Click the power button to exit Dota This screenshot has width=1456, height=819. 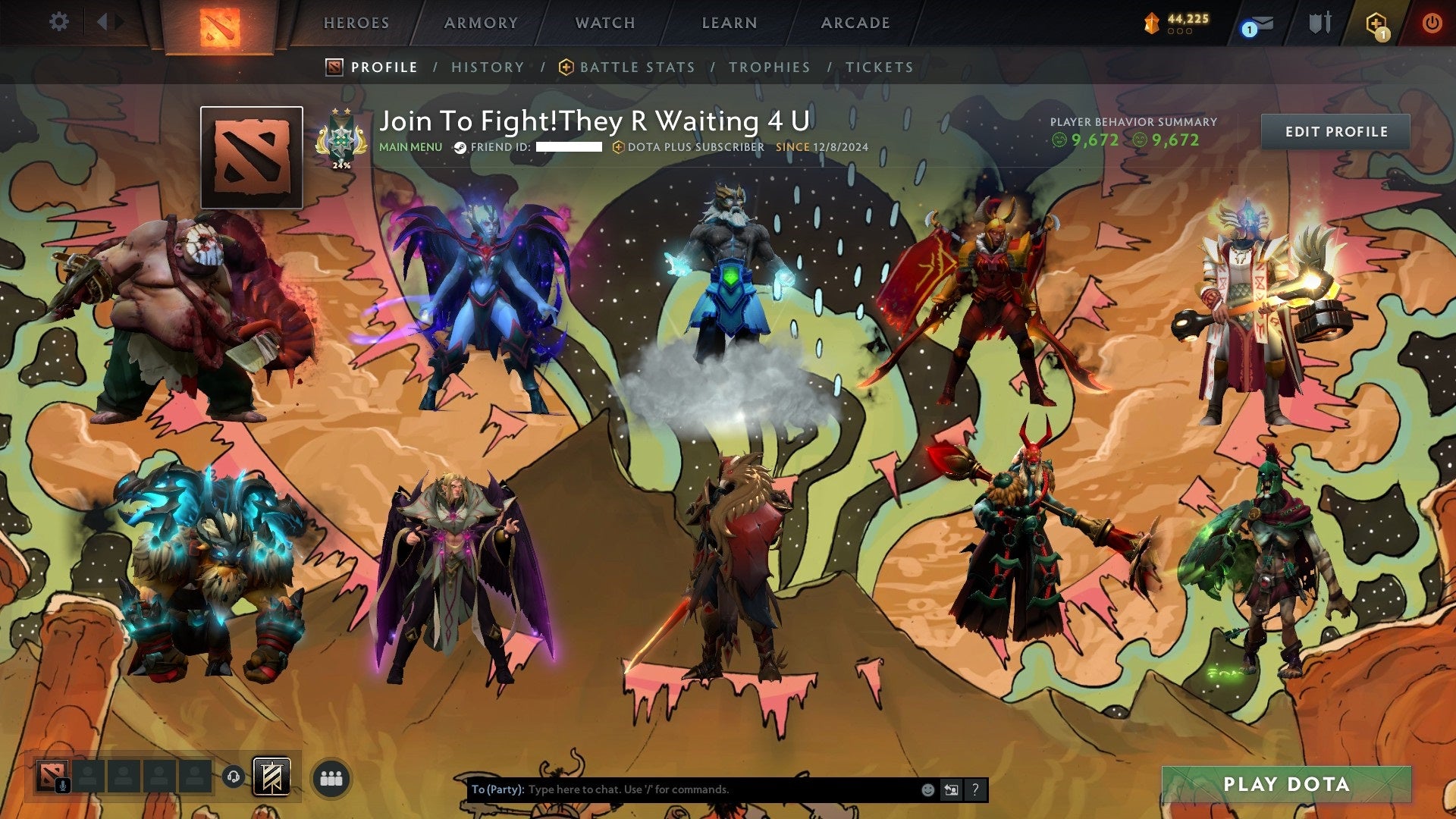coord(1432,23)
